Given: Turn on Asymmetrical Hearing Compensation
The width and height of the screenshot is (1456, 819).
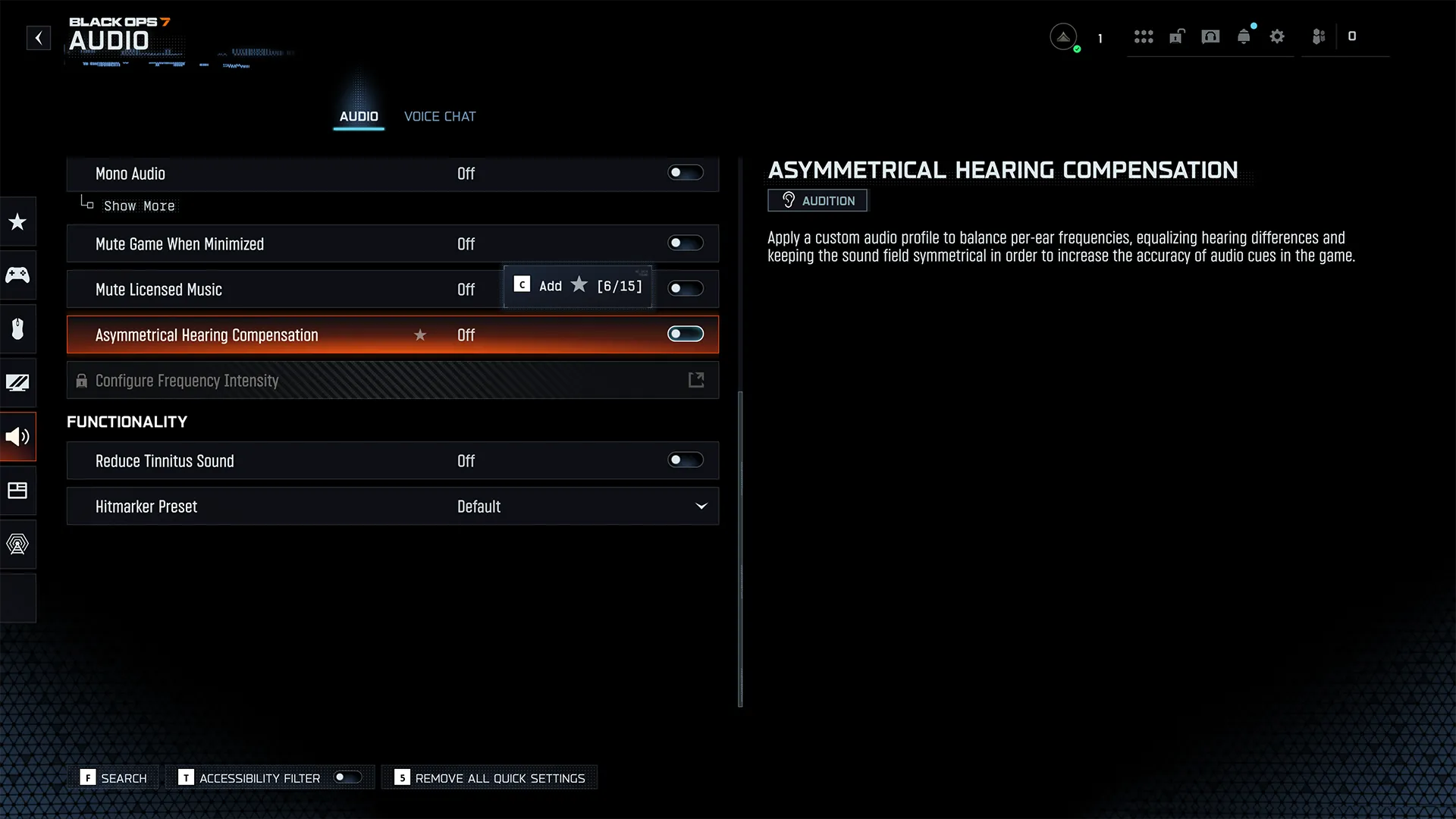Looking at the screenshot, I should point(685,334).
